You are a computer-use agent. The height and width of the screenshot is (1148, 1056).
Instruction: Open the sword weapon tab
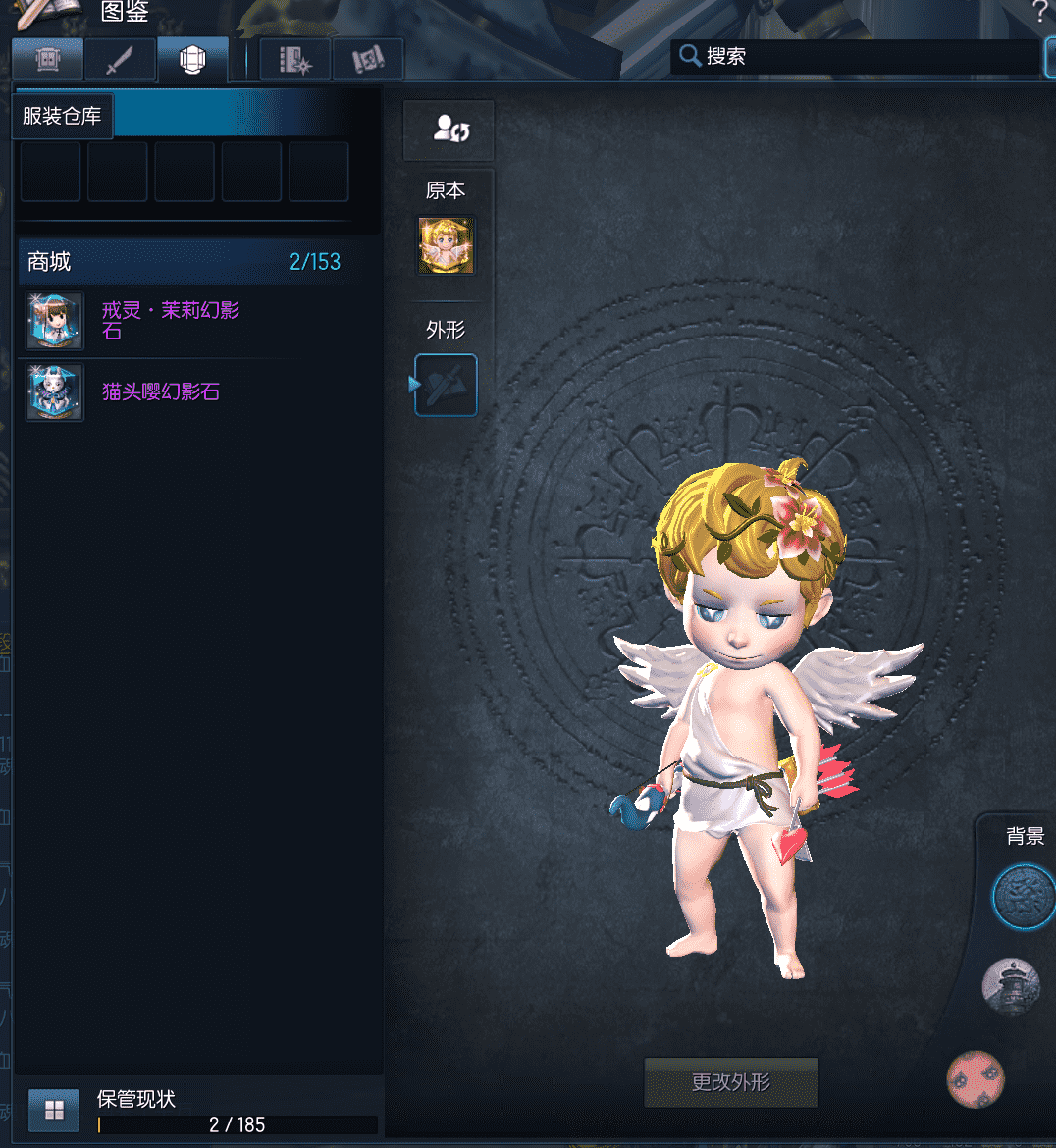[x=119, y=61]
